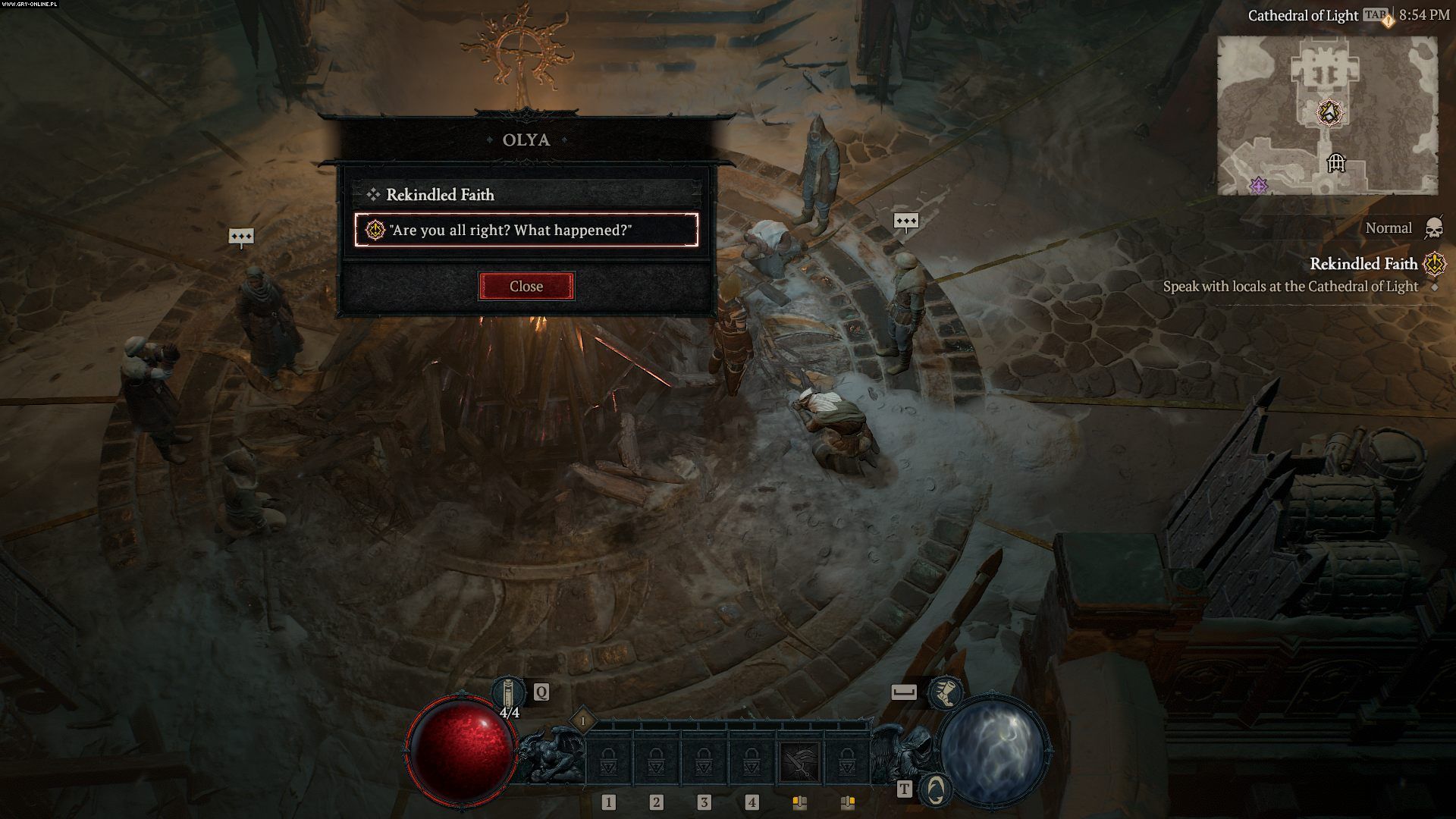The width and height of the screenshot is (1456, 819).
Task: Click the cathedral gate marker on minimap
Action: click(1336, 162)
